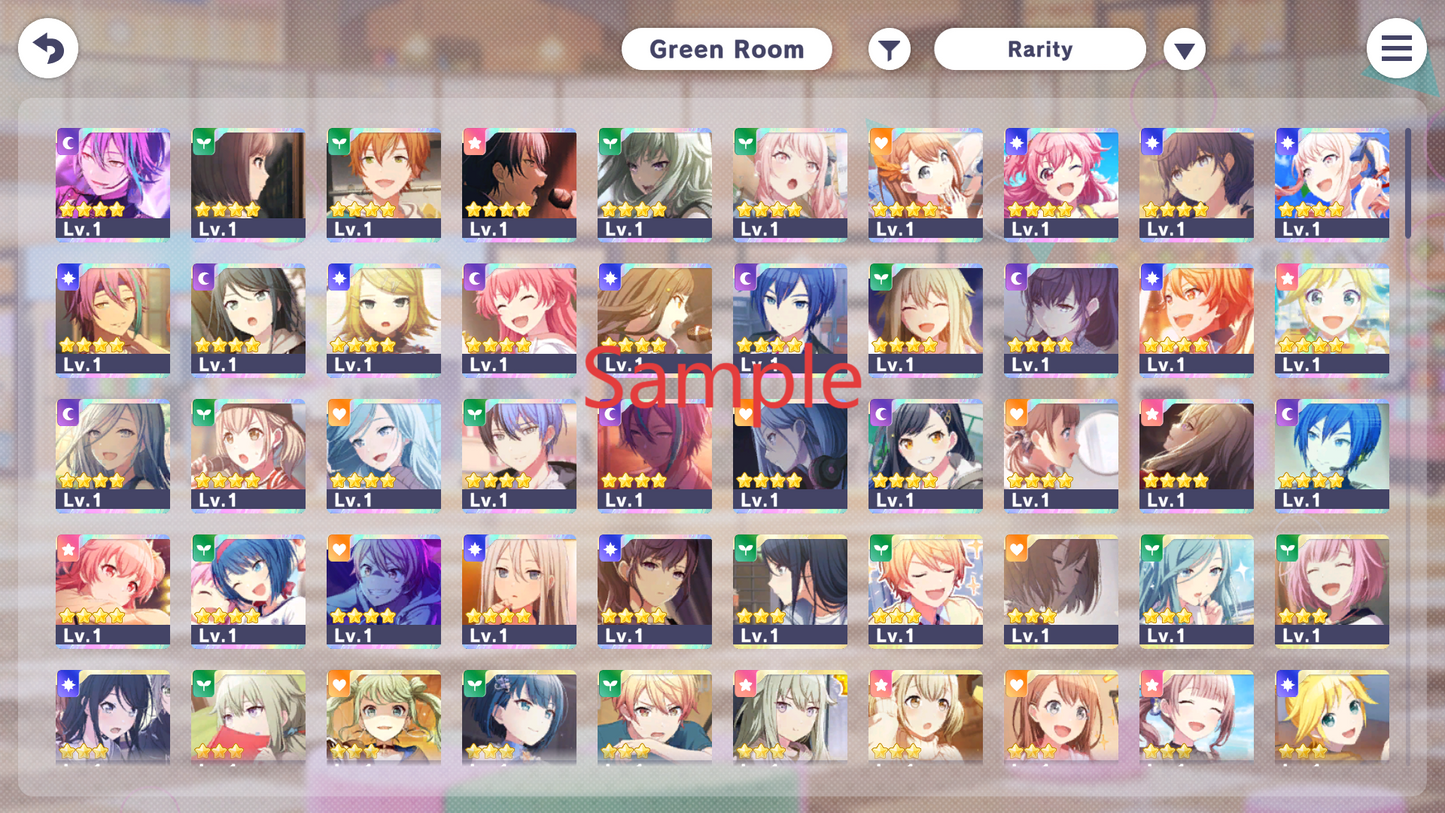Select the top-left purple-haired 4-star card
This screenshot has height=813, width=1445.
coord(113,185)
